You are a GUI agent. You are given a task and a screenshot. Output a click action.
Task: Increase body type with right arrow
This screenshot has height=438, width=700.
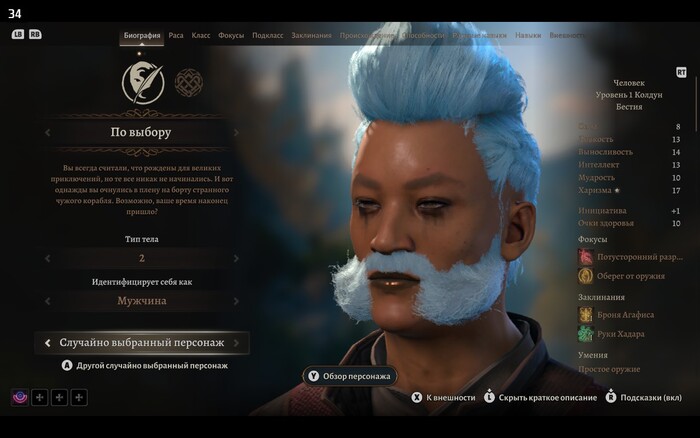click(236, 258)
